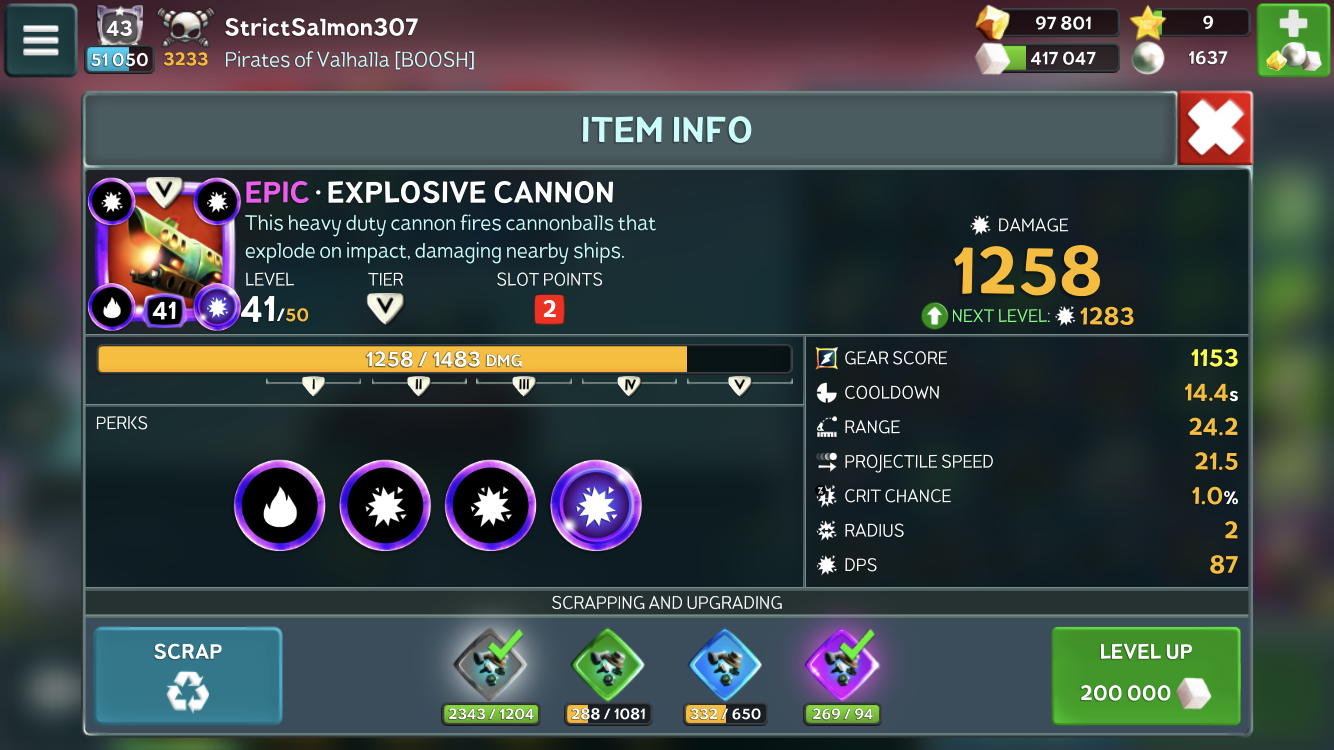Tap the Explosive Cannon item thumbnail

pos(165,254)
